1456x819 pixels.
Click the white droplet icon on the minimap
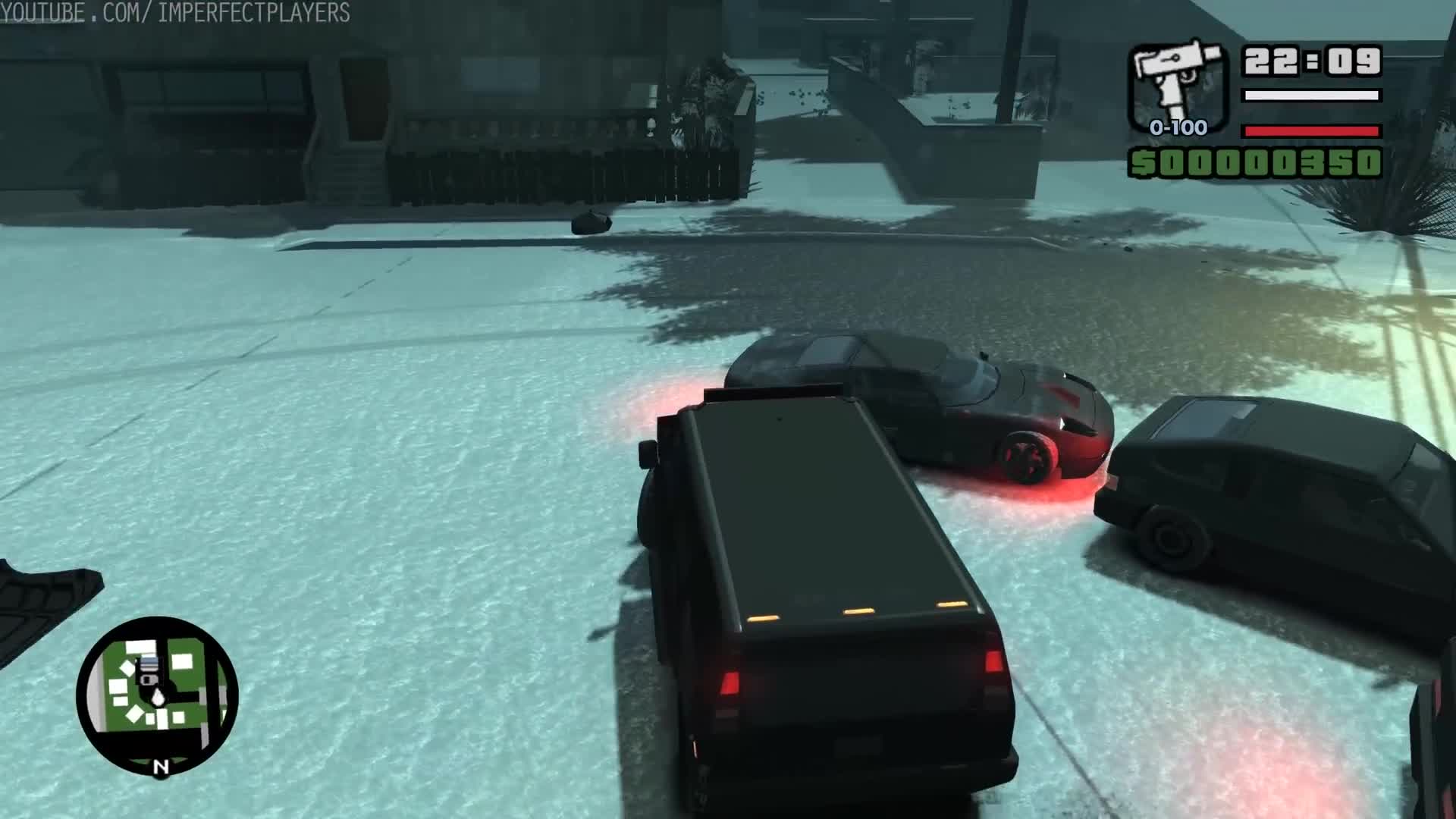coord(158,697)
